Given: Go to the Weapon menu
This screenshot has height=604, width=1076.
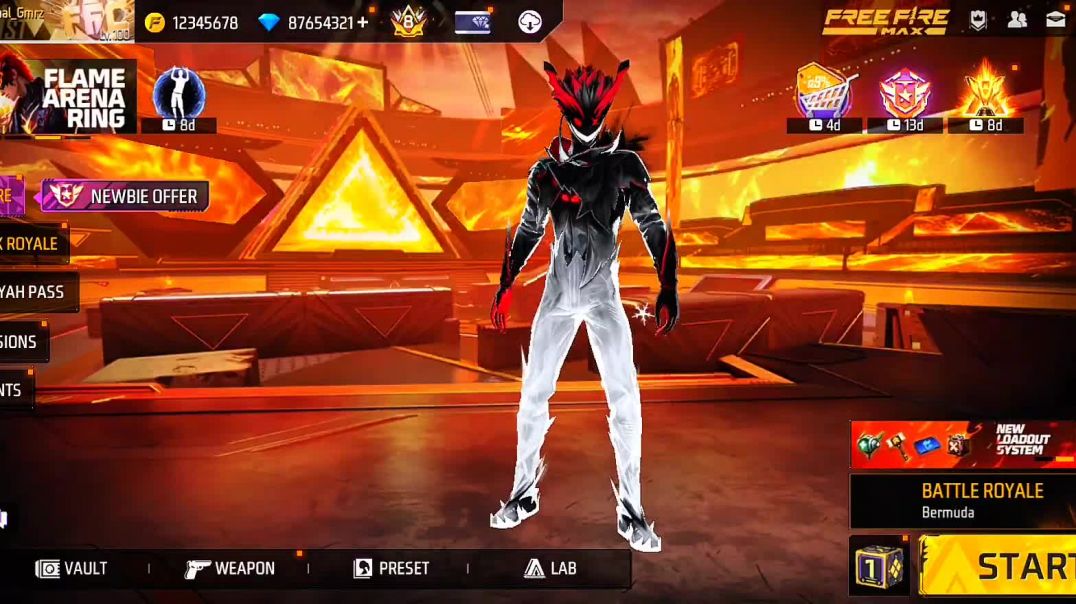Looking at the screenshot, I should pyautogui.click(x=230, y=568).
